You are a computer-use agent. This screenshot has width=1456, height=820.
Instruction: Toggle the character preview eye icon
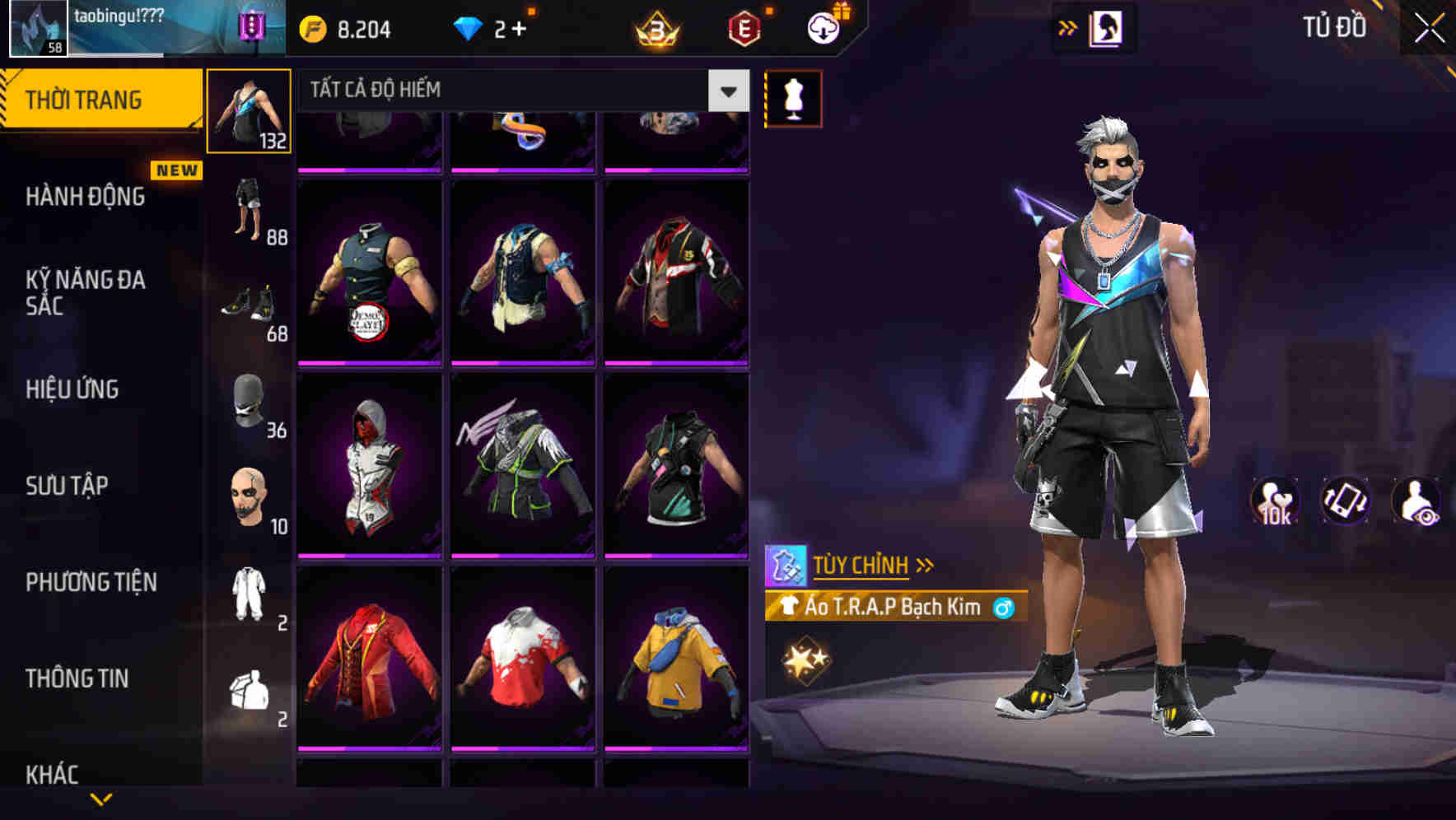click(x=1415, y=501)
